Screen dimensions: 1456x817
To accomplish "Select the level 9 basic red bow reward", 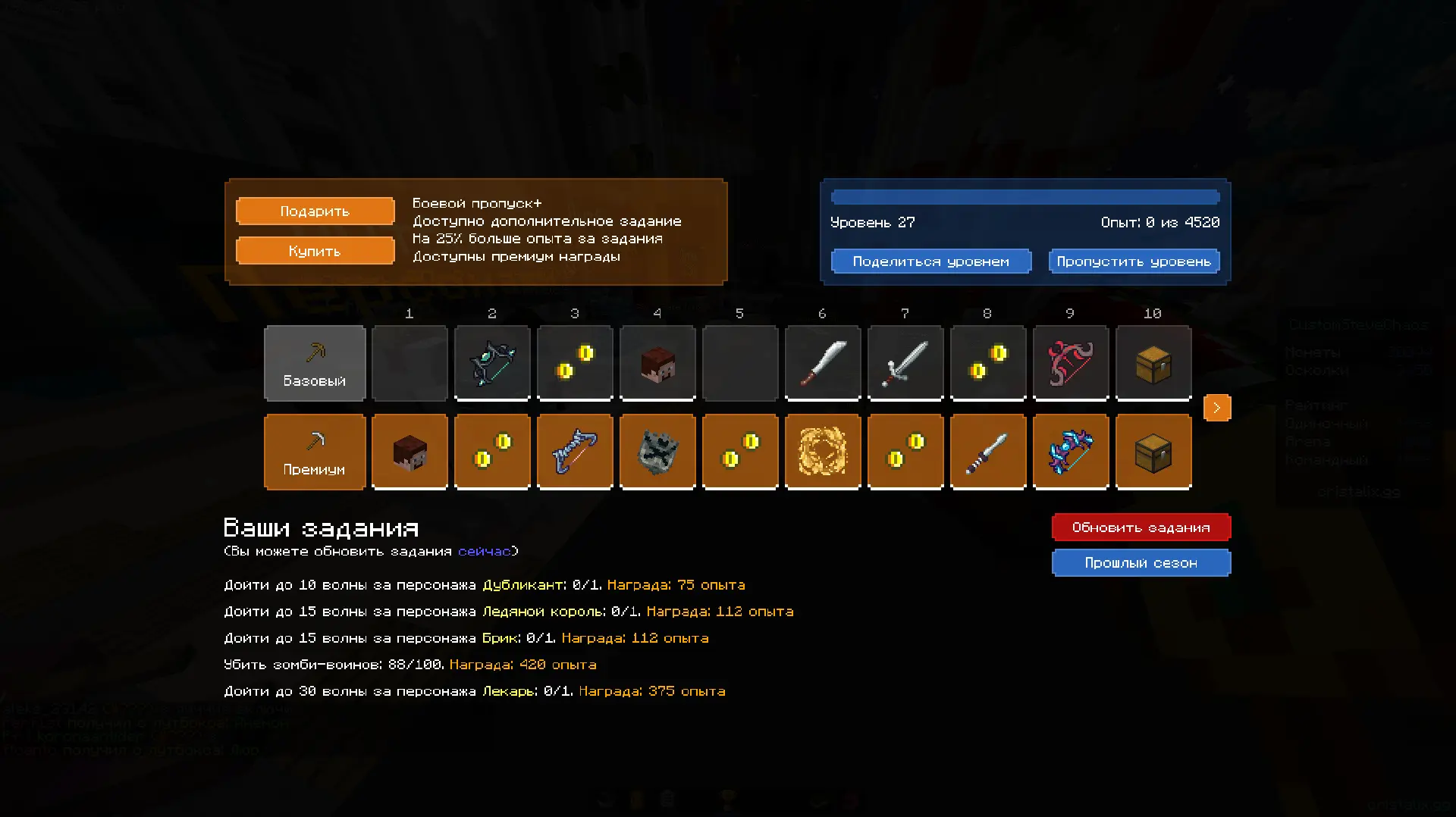I will click(1071, 363).
